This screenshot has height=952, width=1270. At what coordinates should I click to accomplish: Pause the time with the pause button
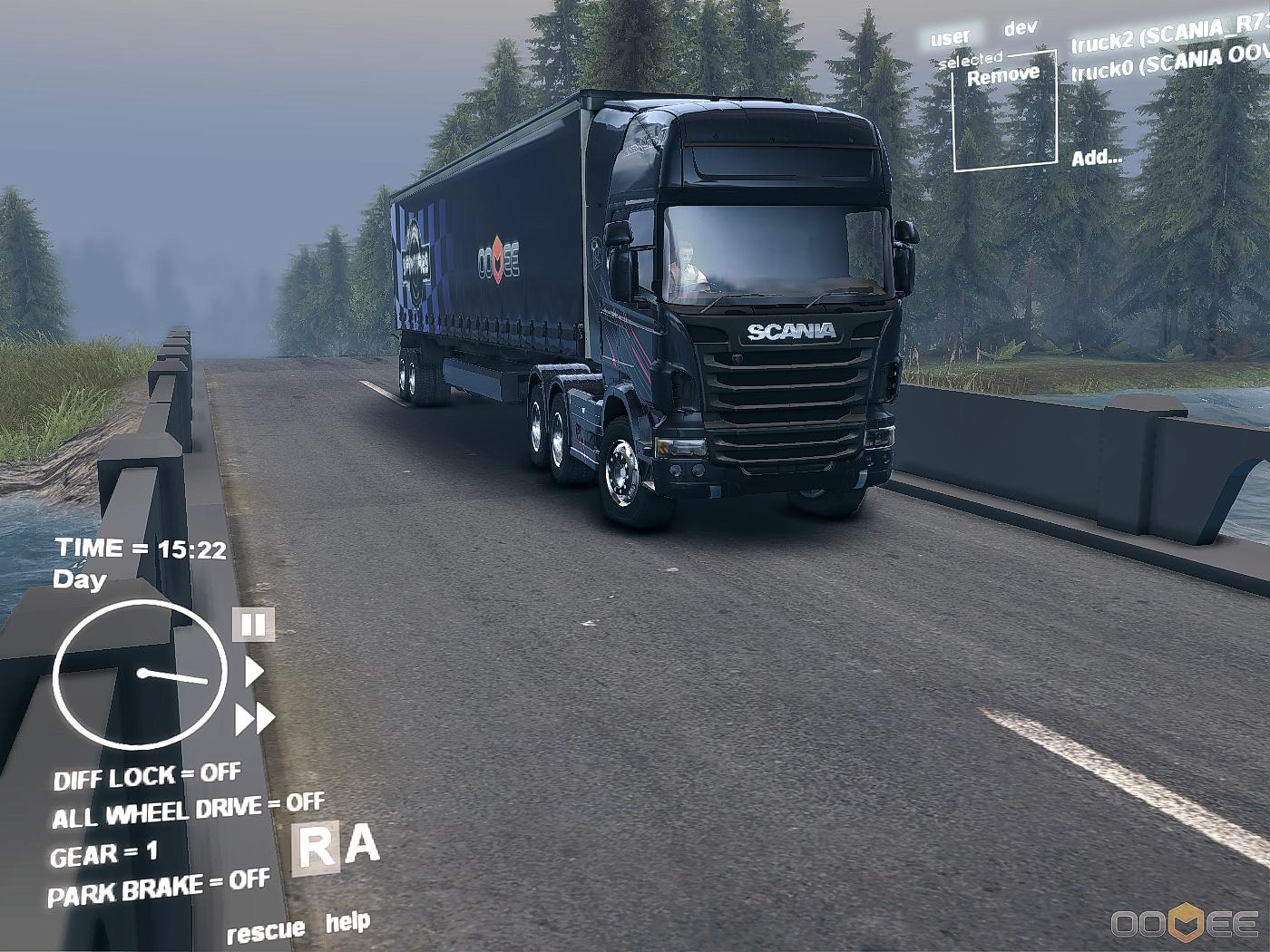pos(253,625)
